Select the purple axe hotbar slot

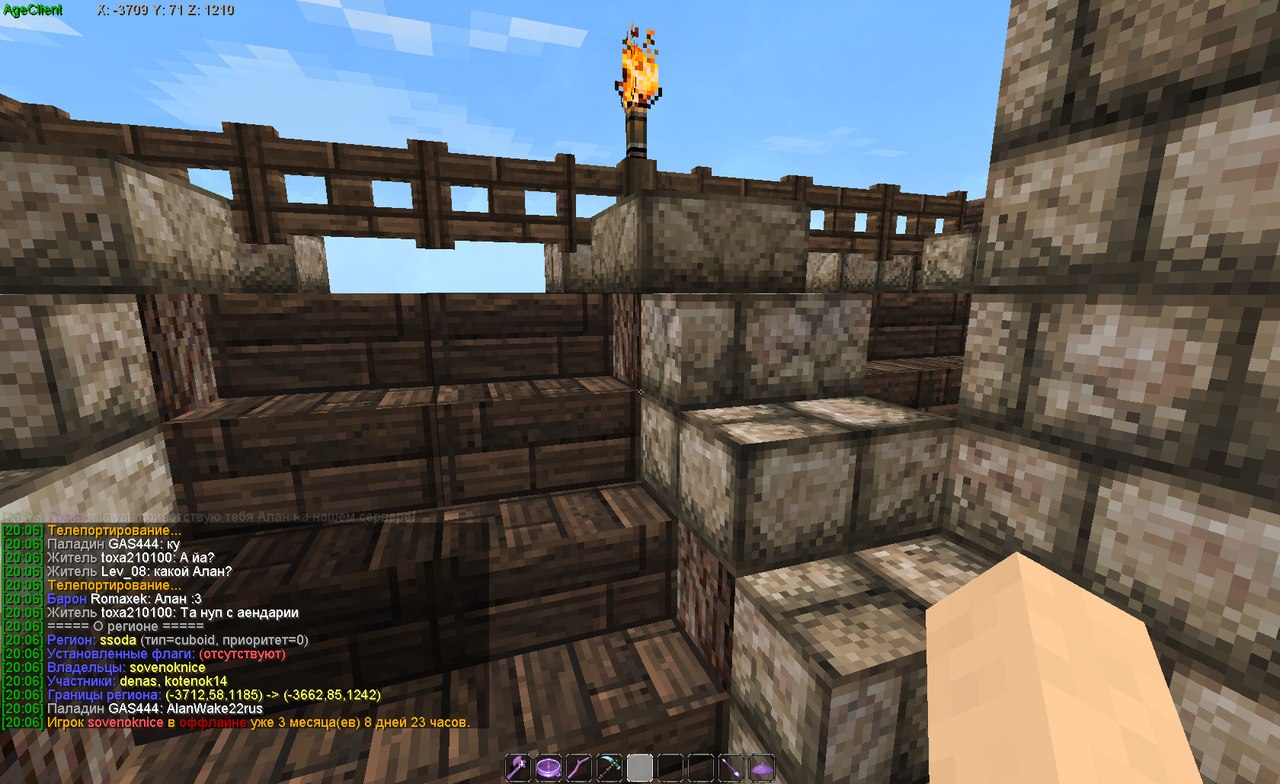tap(517, 767)
